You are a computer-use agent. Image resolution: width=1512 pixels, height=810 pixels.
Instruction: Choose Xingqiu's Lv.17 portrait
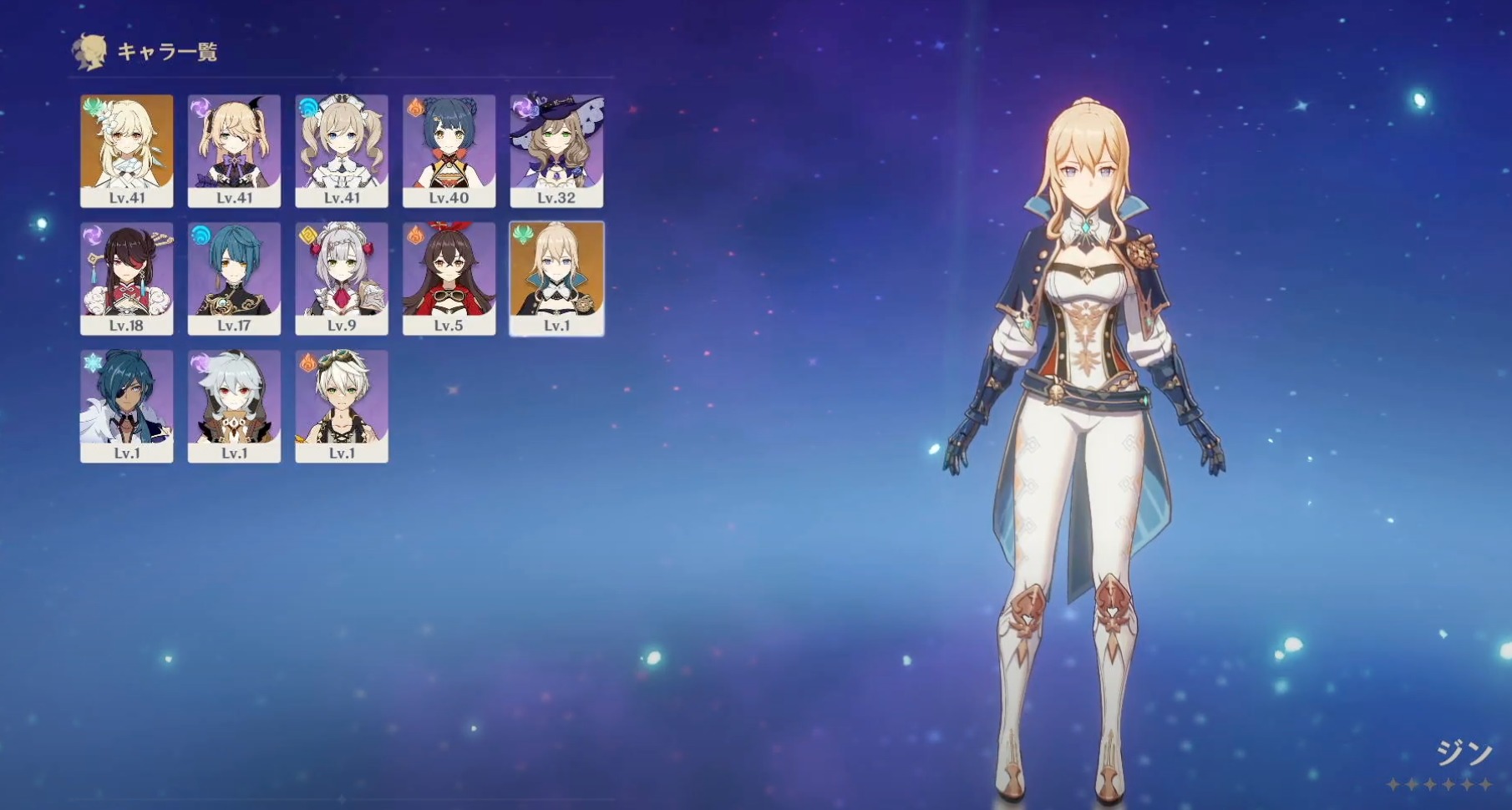234,278
